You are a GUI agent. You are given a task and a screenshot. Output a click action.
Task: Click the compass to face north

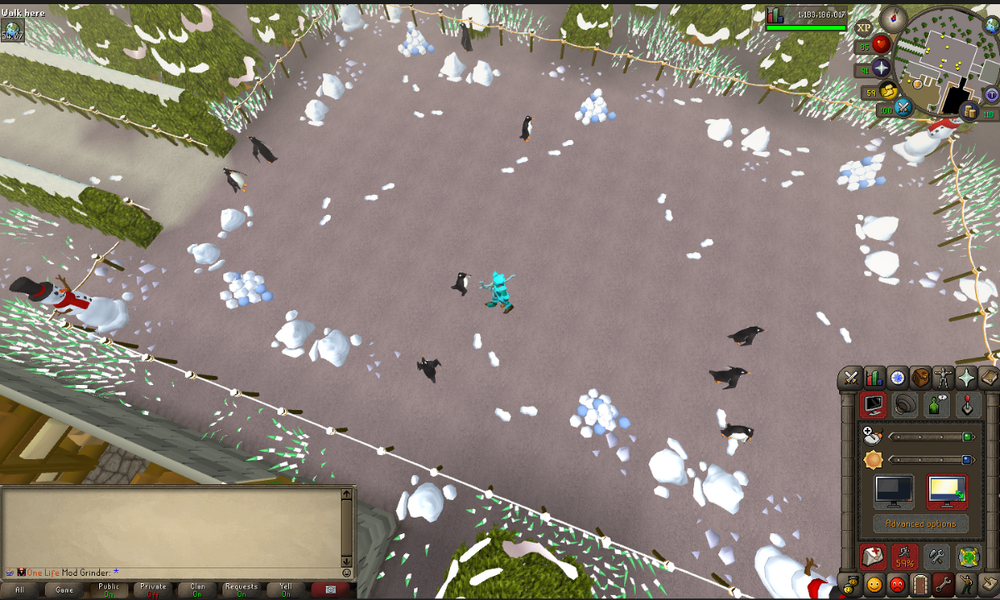tap(892, 17)
